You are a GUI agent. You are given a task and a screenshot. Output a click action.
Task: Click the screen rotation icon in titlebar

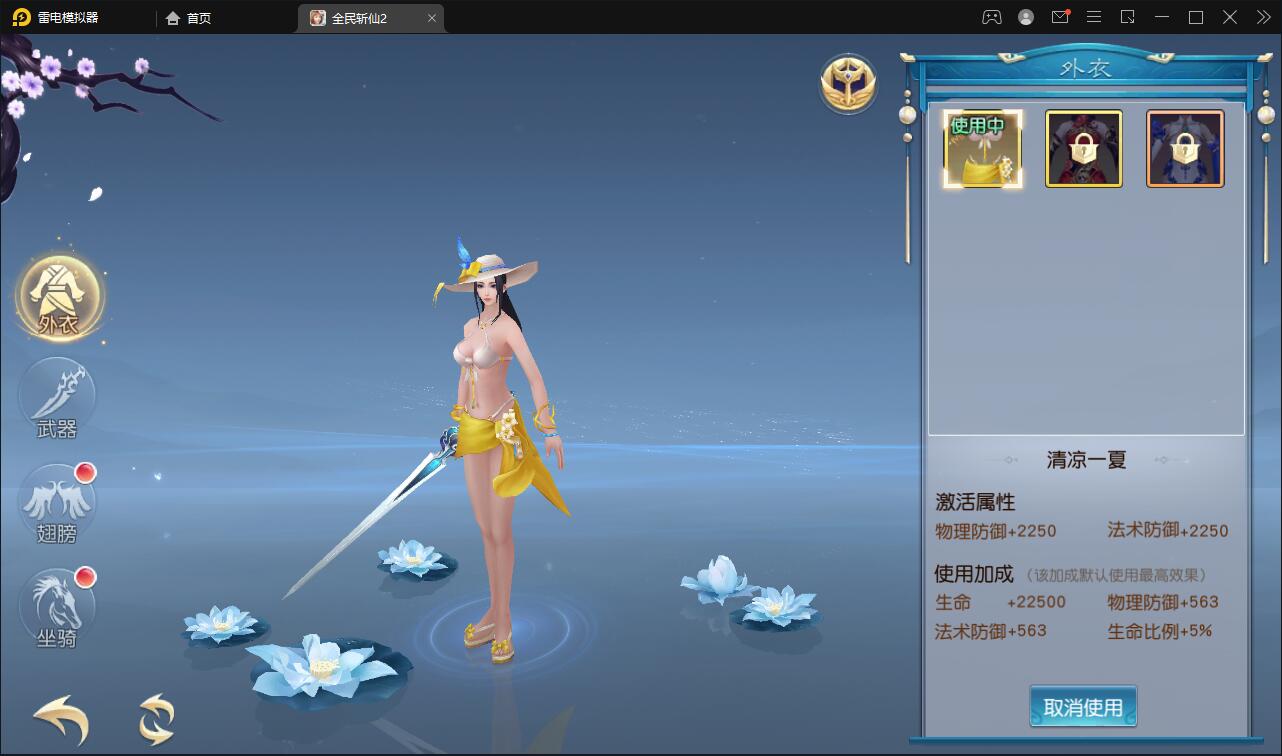point(1125,17)
